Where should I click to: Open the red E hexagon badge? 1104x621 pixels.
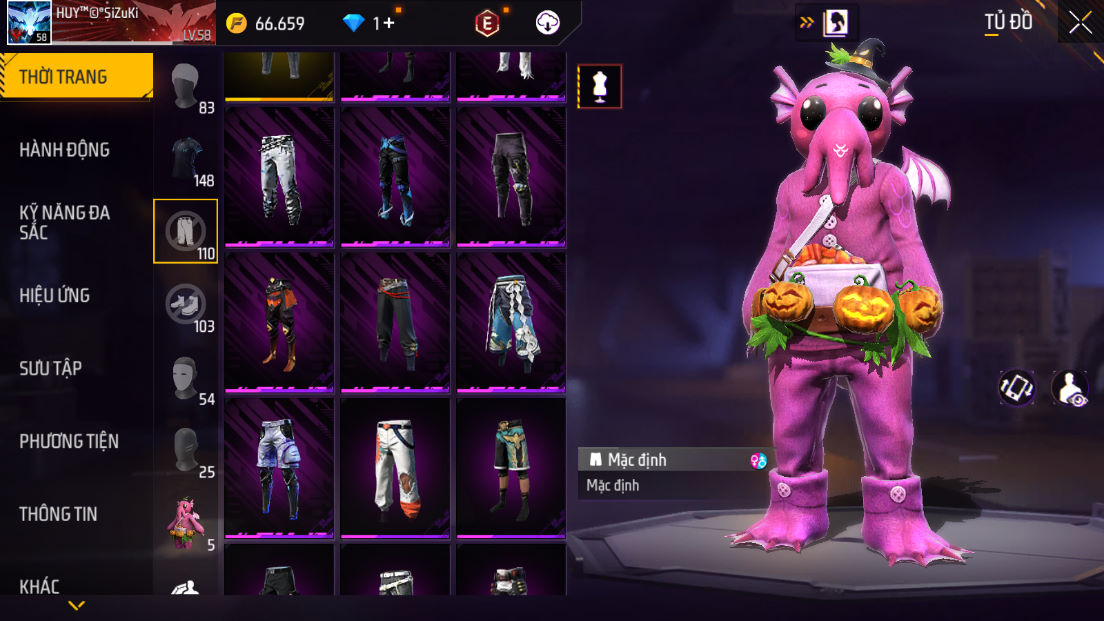point(487,23)
